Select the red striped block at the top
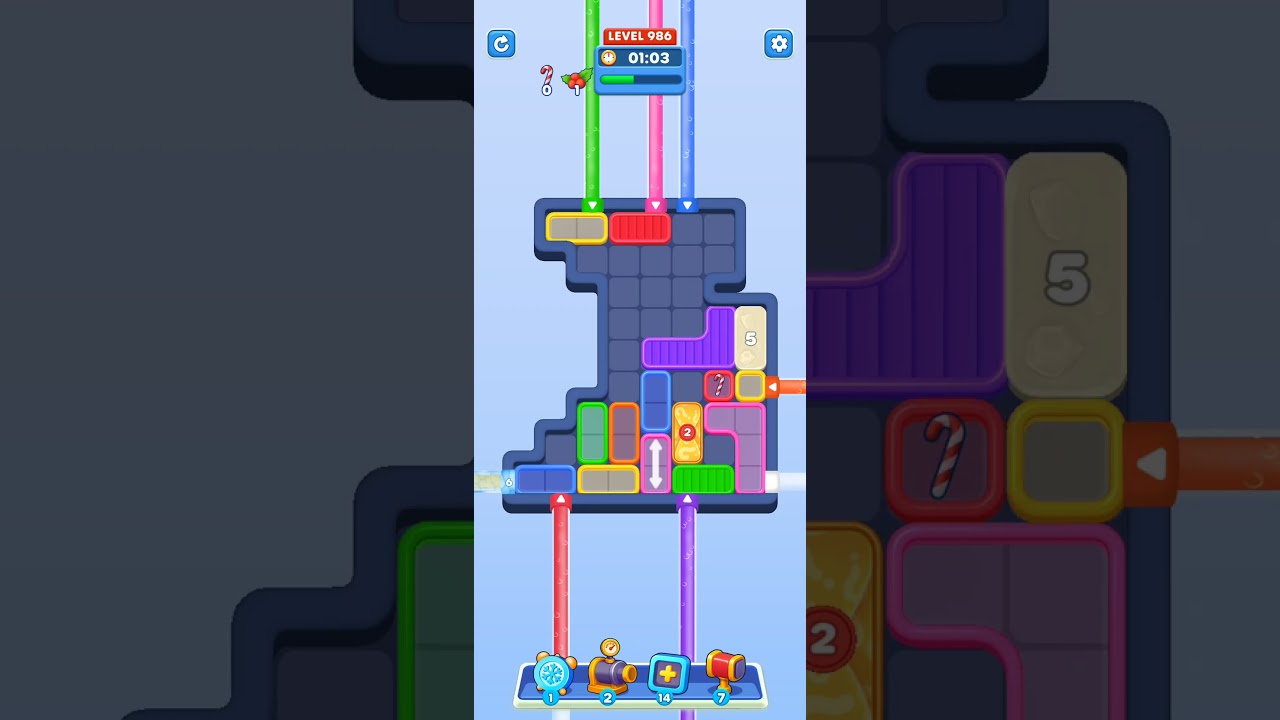The image size is (1280, 720). click(643, 227)
